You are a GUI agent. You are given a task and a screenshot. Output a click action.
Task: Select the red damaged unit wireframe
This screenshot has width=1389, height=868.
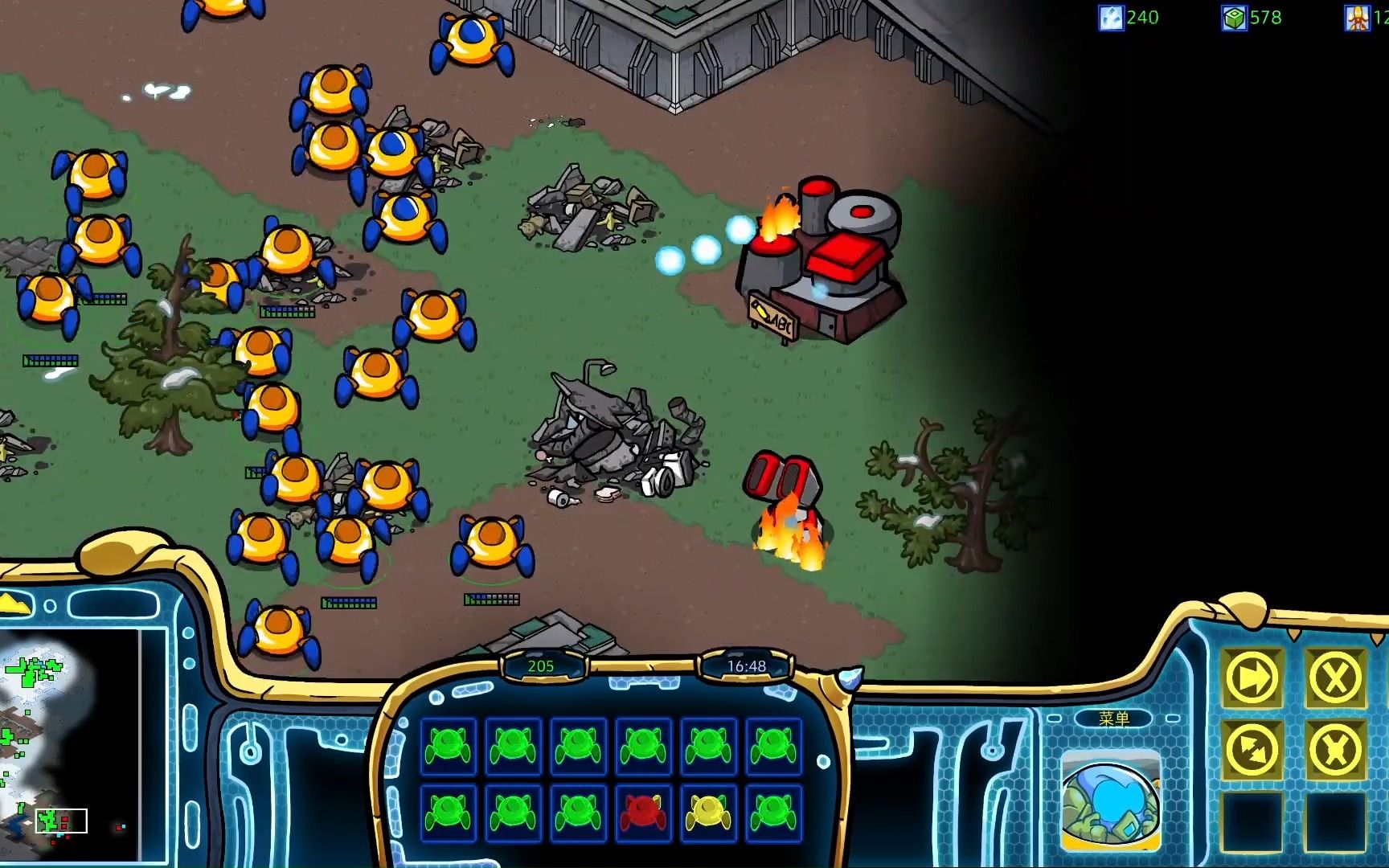click(x=643, y=812)
